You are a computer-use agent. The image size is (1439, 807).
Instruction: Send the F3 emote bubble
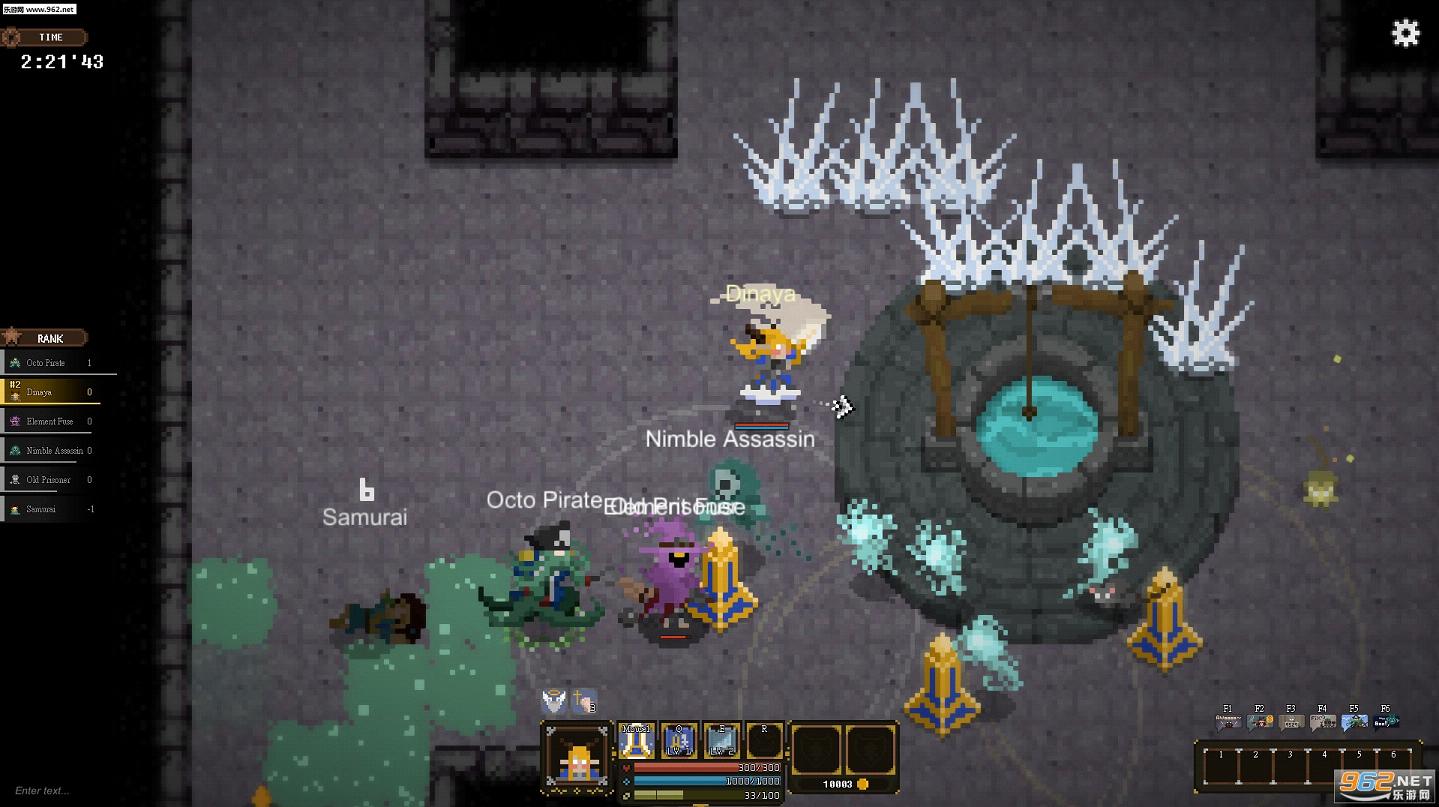click(x=1291, y=721)
